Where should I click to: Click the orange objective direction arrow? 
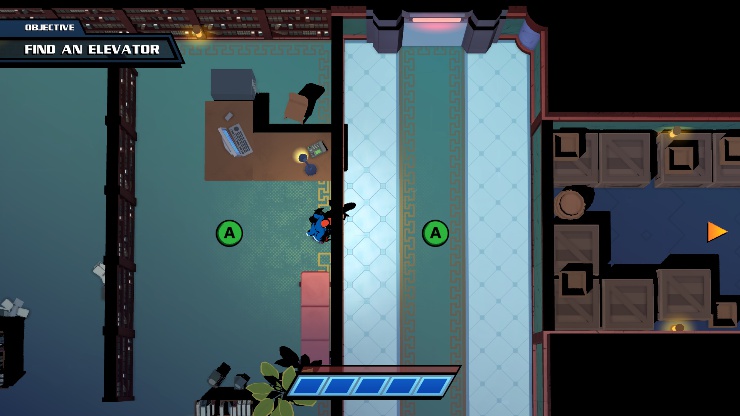point(717,231)
